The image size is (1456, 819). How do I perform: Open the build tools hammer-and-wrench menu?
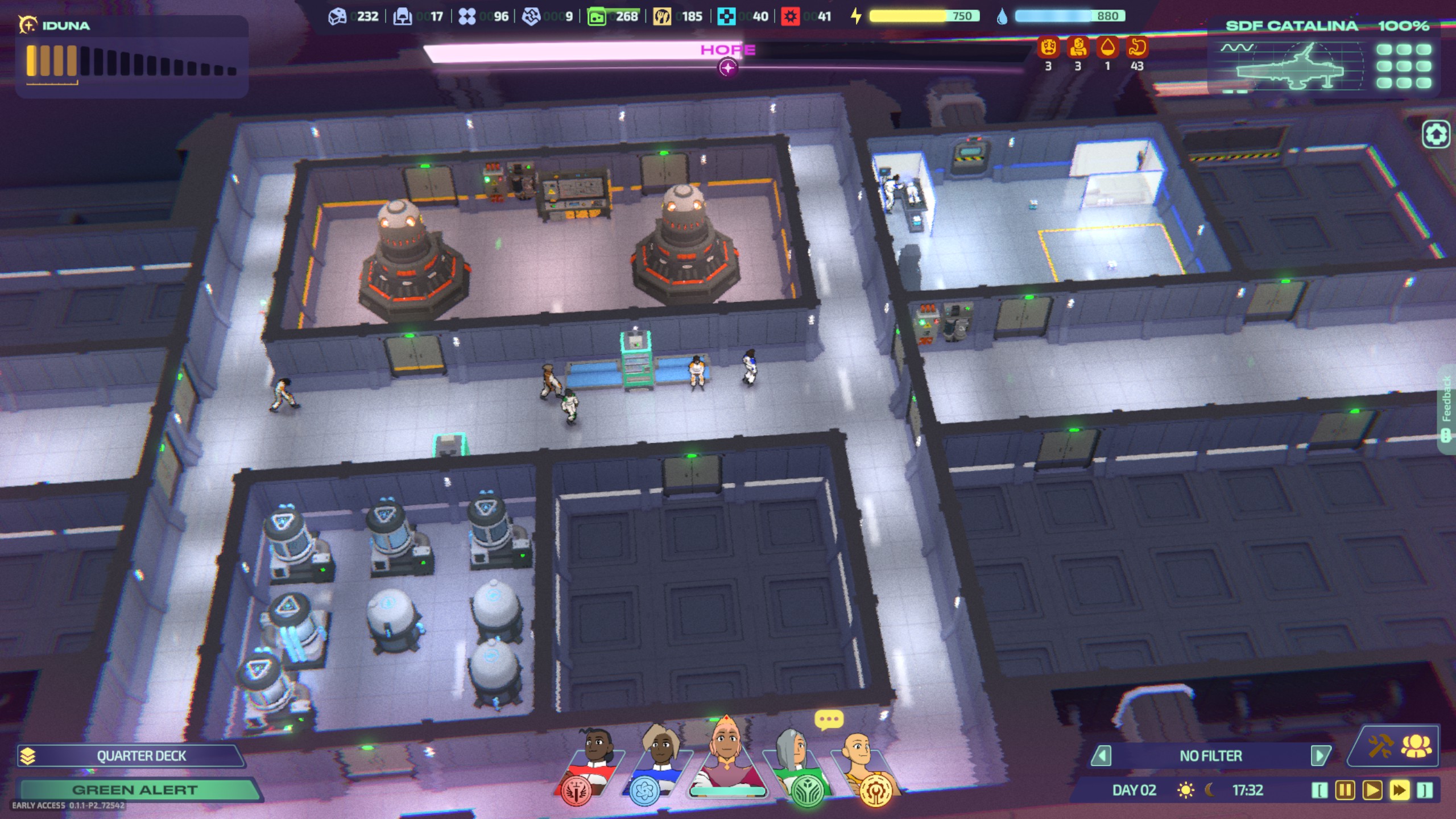pyautogui.click(x=1380, y=746)
